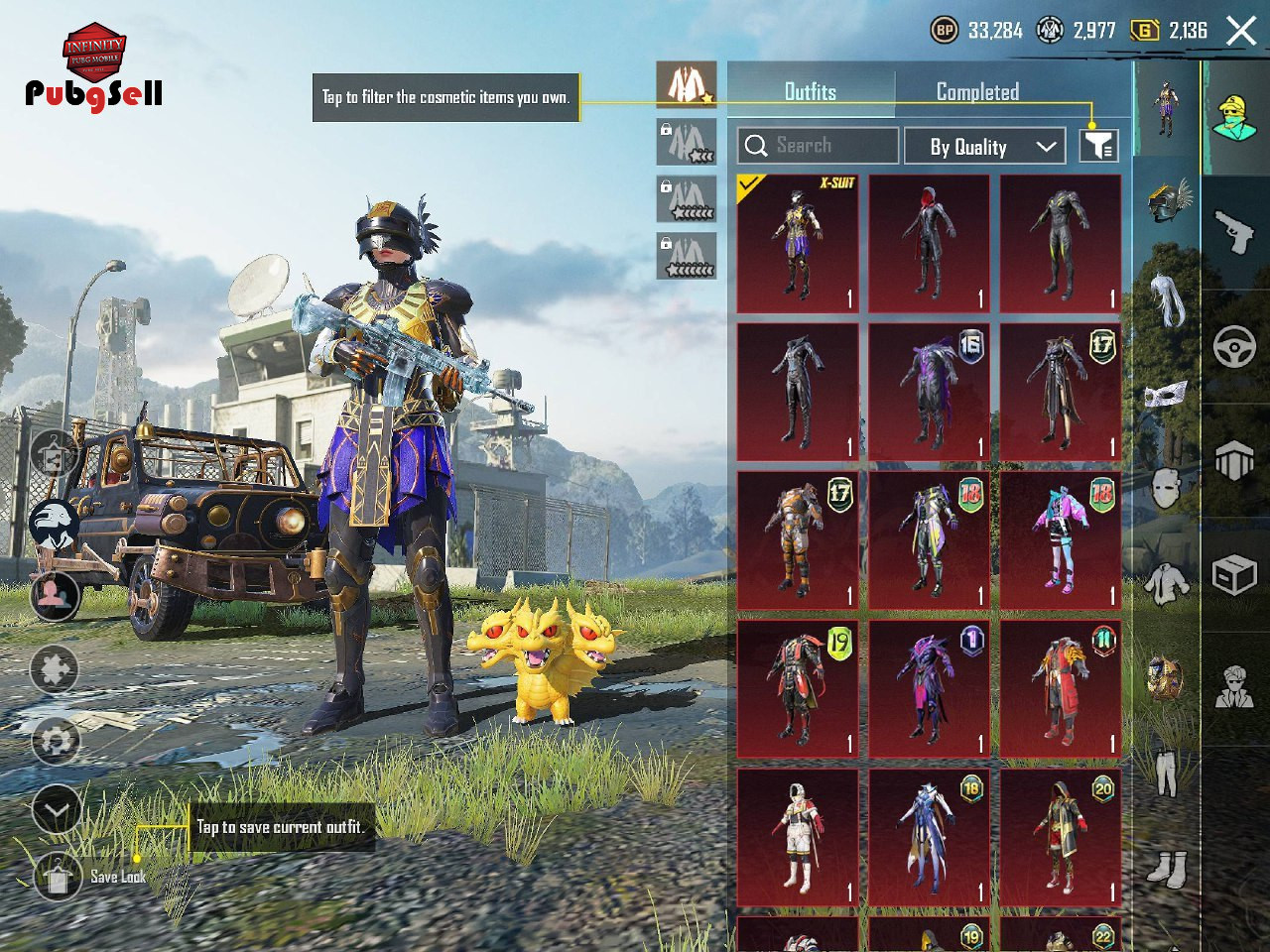The width and height of the screenshot is (1270, 952).
Task: Open the By Quality sort dropdown
Action: [x=984, y=147]
